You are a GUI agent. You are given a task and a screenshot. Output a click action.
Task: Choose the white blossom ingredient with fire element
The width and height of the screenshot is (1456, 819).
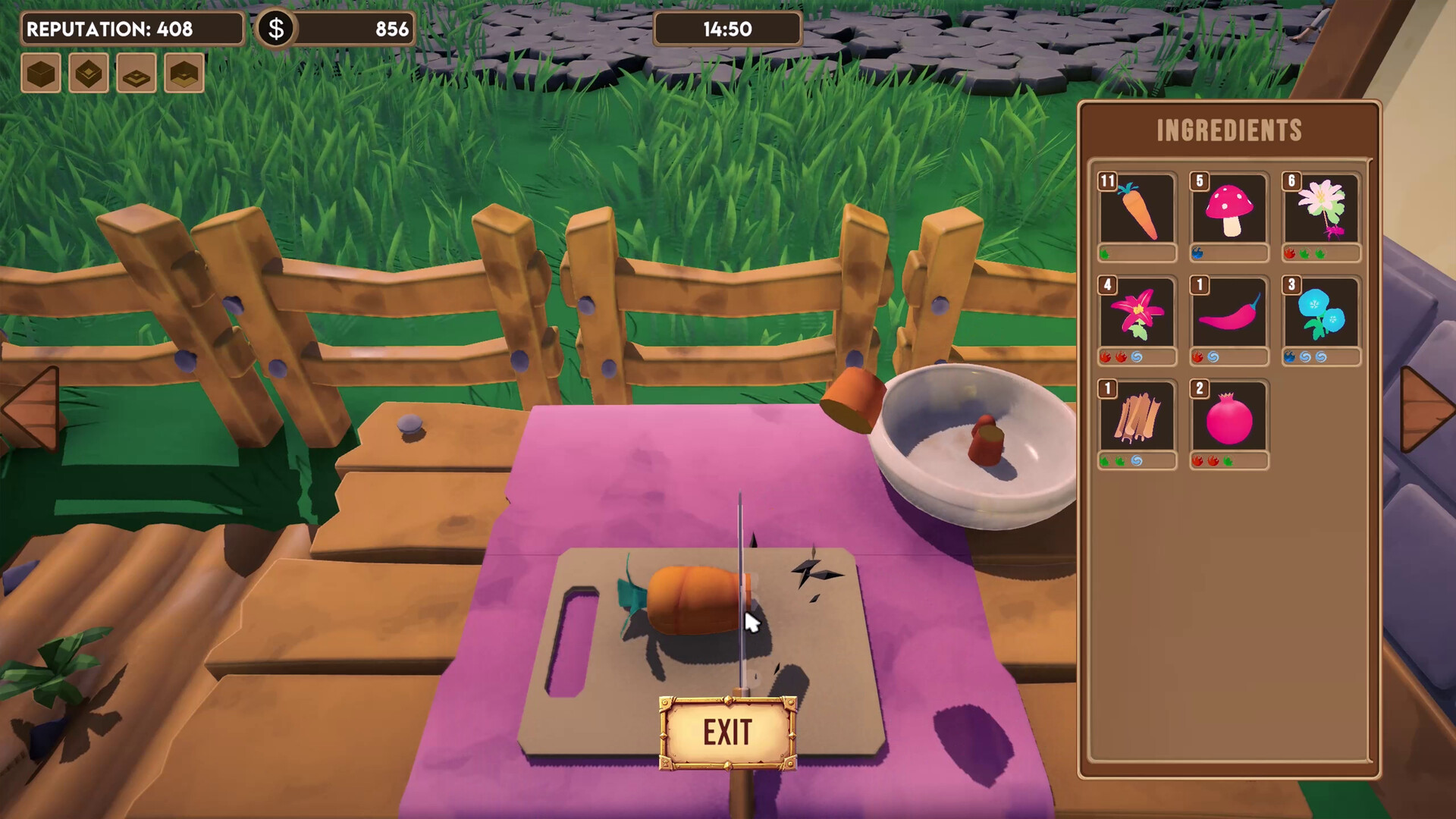coord(1321,212)
